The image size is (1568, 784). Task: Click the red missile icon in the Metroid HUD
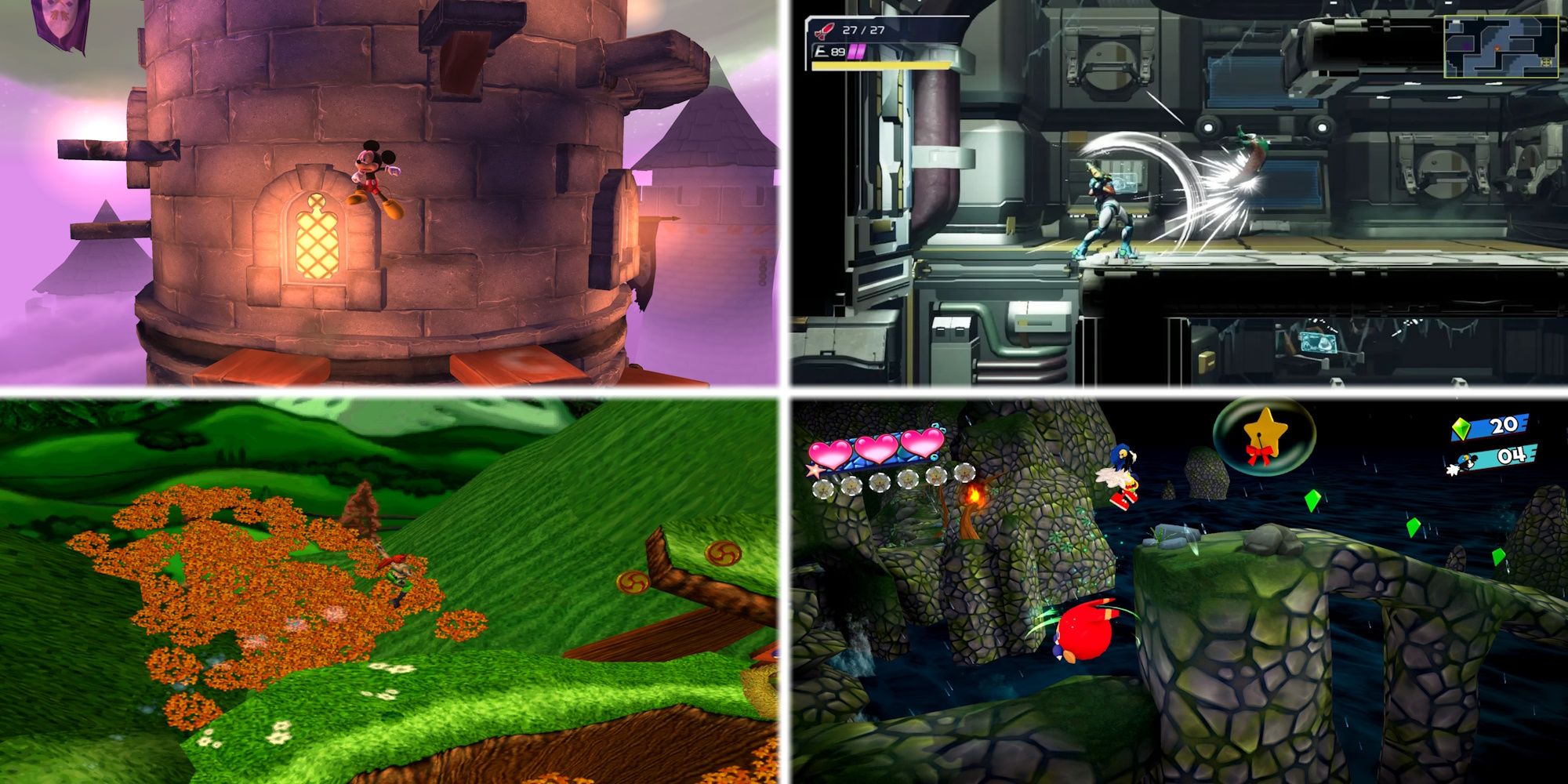coord(824,31)
